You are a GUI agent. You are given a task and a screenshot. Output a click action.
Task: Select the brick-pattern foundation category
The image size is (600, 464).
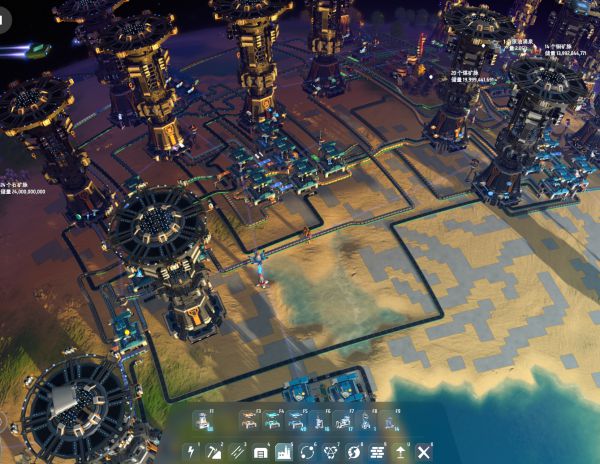coord(377,452)
